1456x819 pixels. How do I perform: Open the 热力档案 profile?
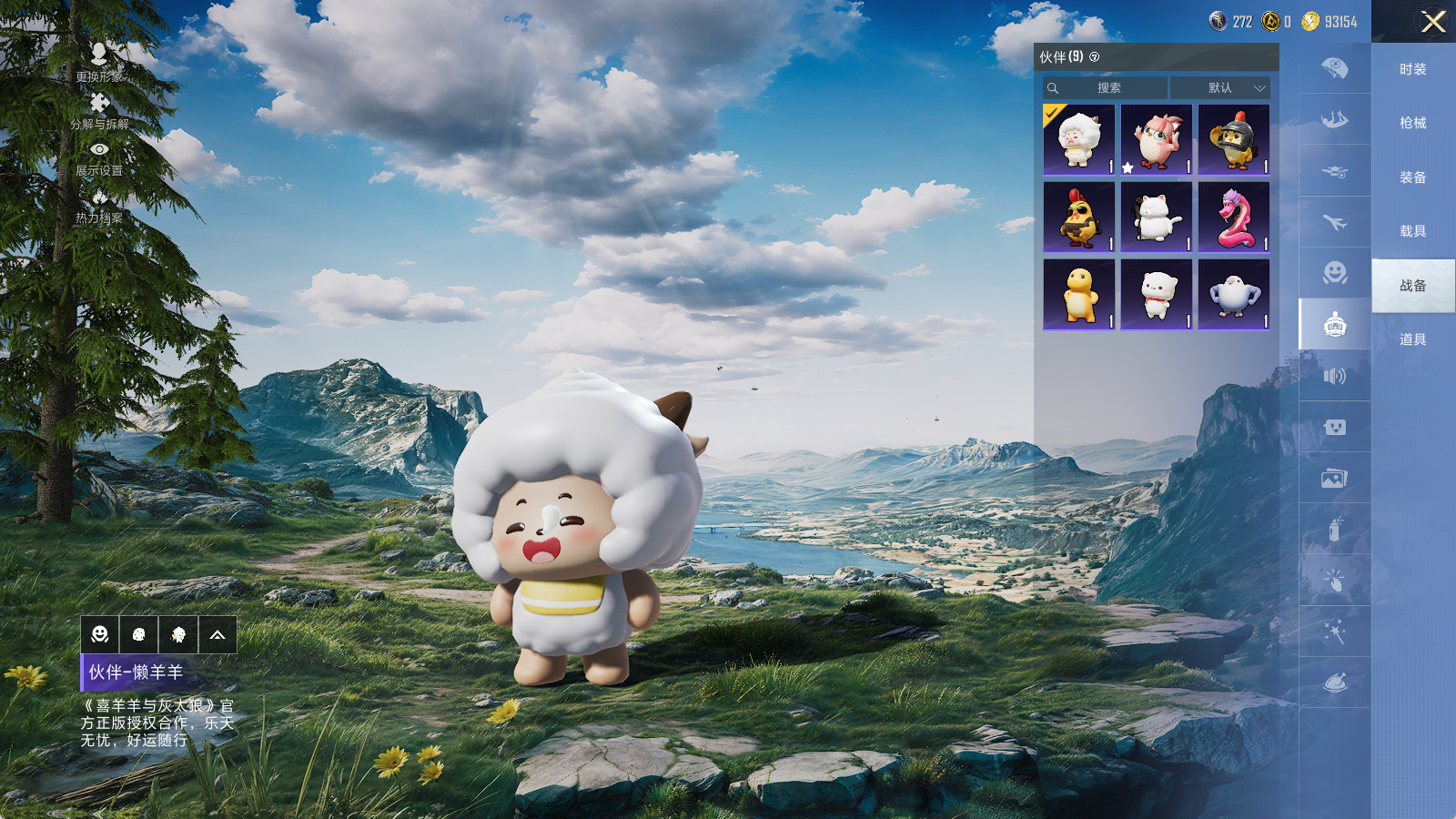(99, 206)
